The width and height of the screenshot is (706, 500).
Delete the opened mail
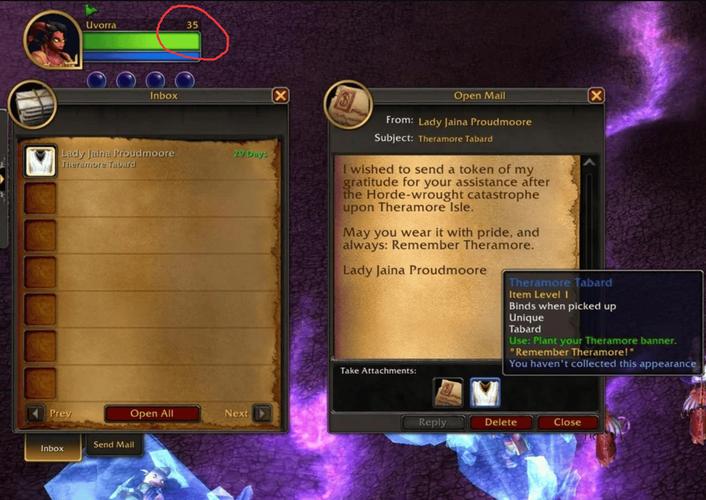pos(501,423)
